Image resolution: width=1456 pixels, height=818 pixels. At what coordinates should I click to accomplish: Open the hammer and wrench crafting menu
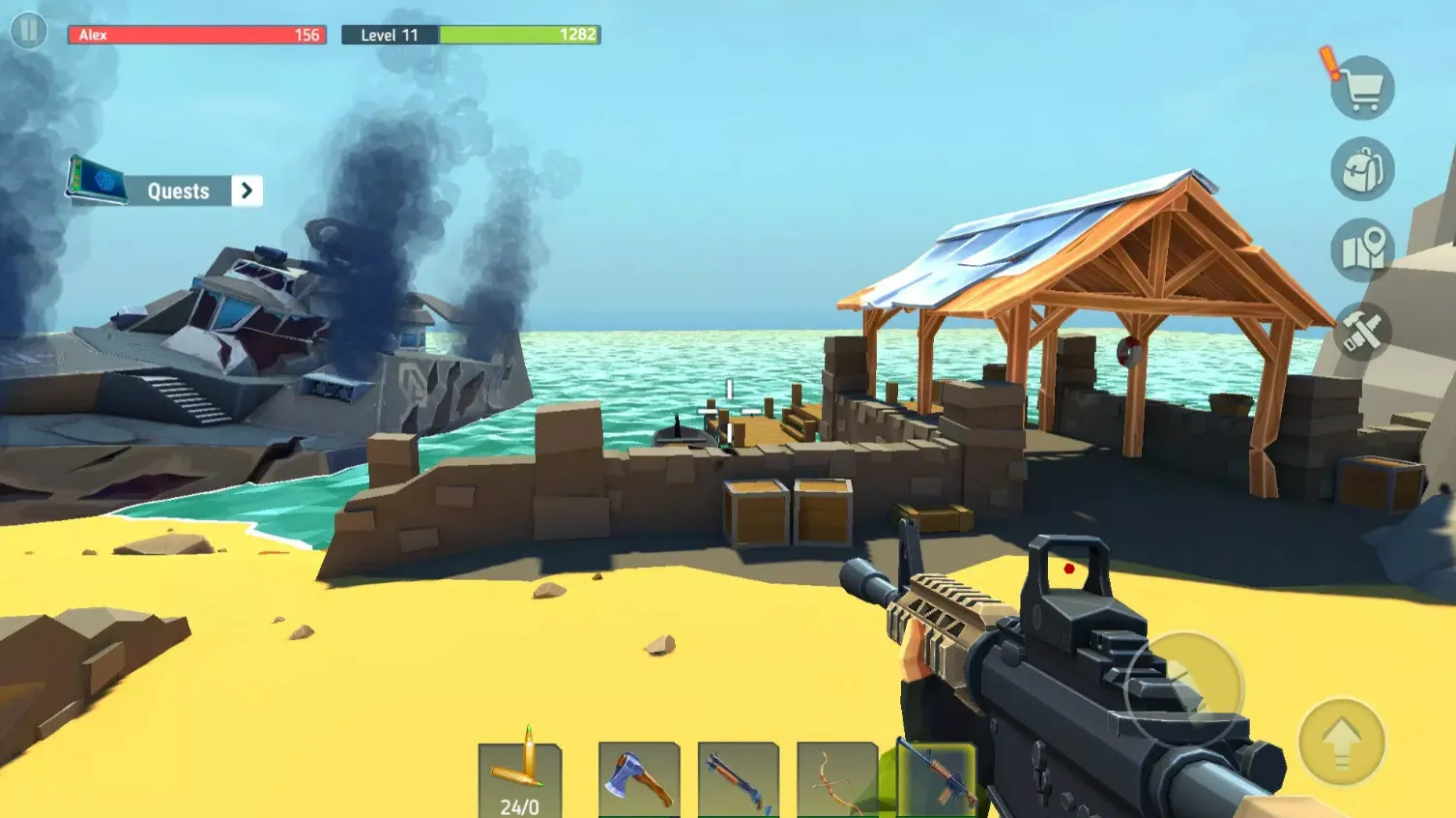click(1362, 332)
